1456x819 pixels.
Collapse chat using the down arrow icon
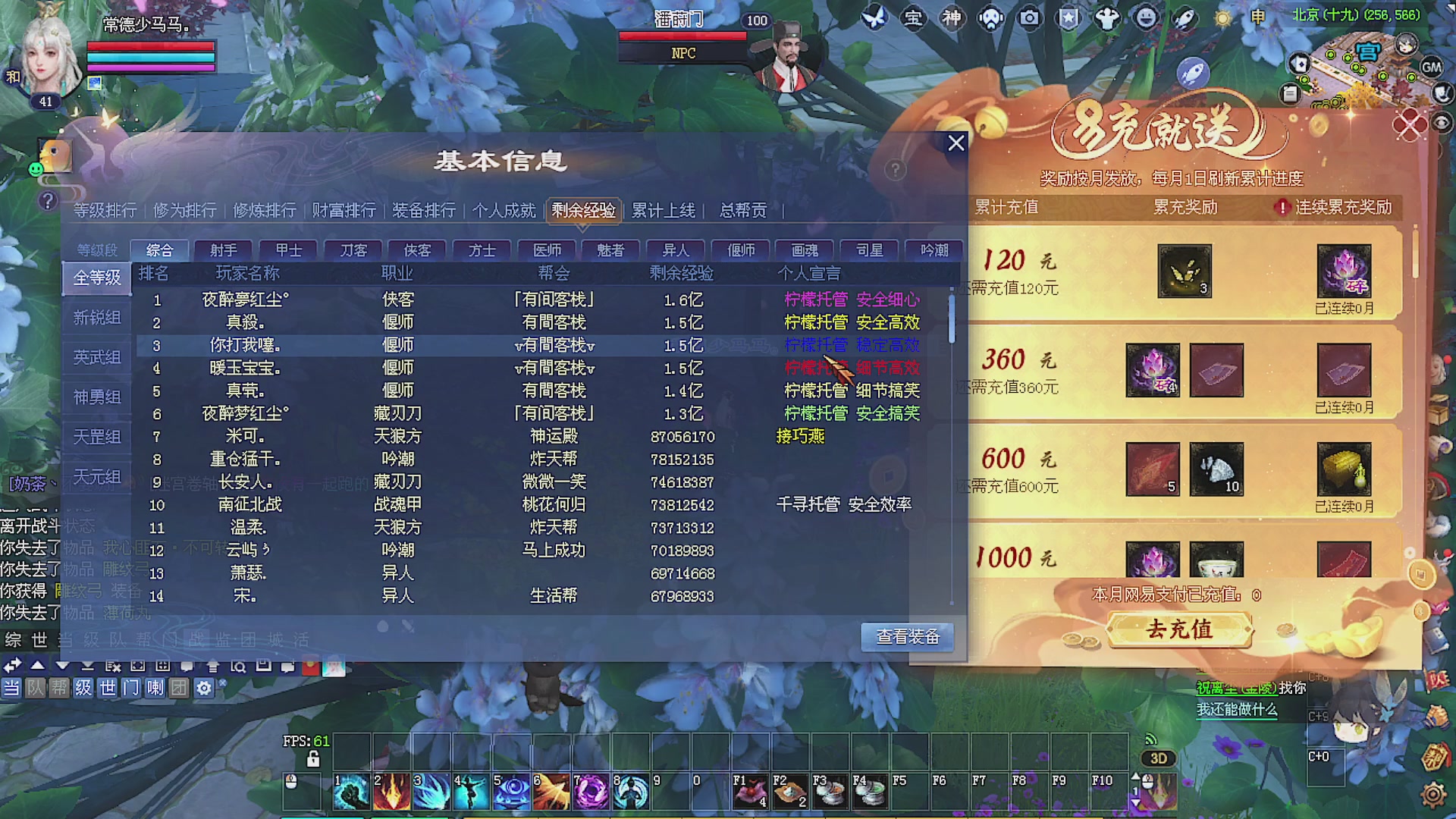point(61,666)
